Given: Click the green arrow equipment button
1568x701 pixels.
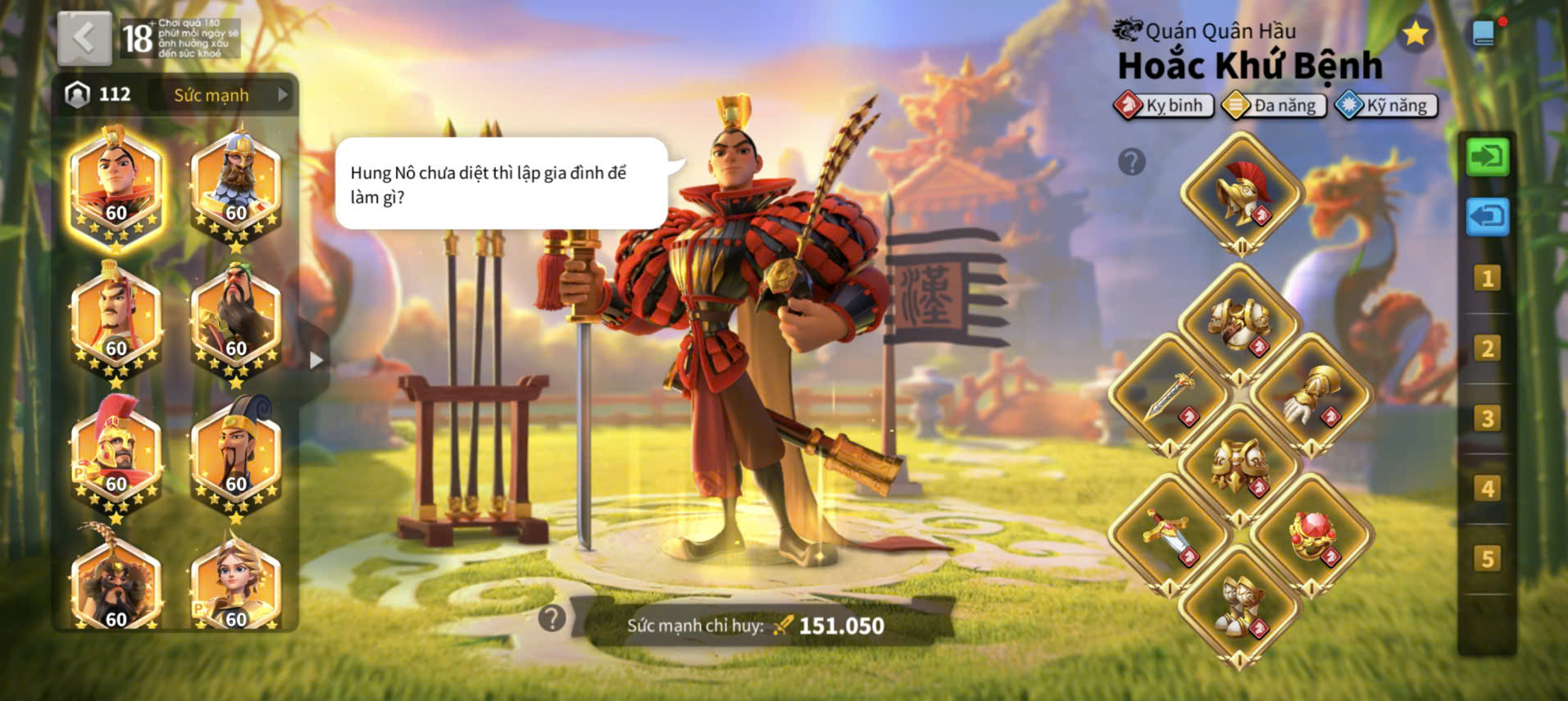Looking at the screenshot, I should coord(1487,156).
